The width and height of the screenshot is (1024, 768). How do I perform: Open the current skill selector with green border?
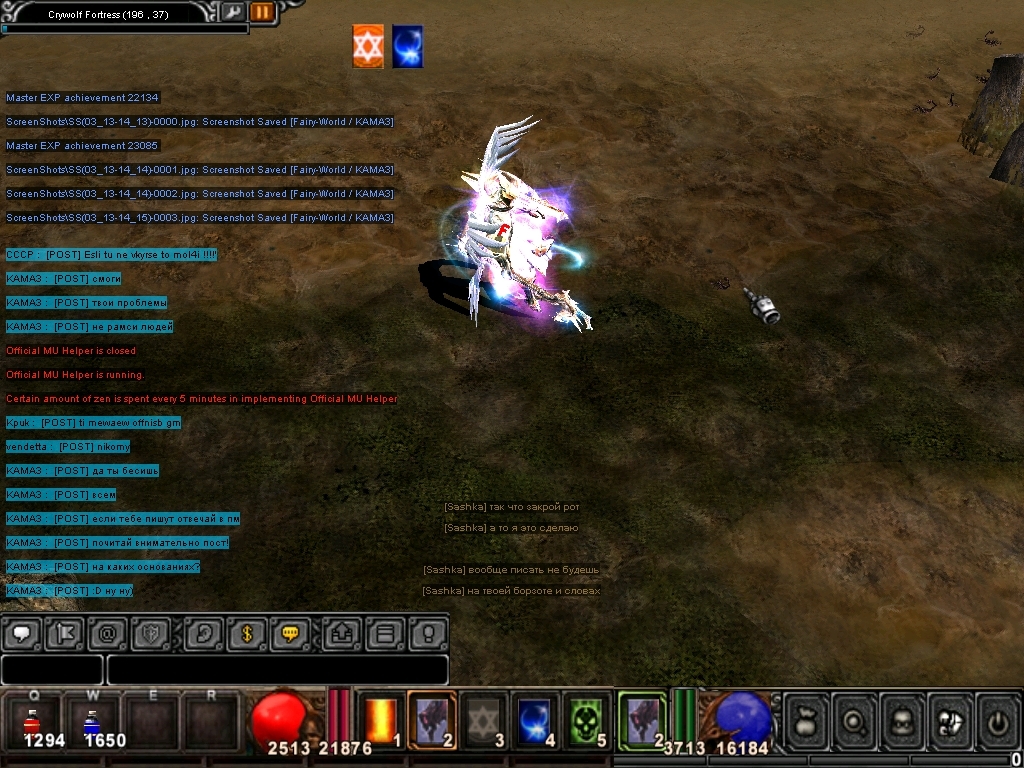[642, 720]
